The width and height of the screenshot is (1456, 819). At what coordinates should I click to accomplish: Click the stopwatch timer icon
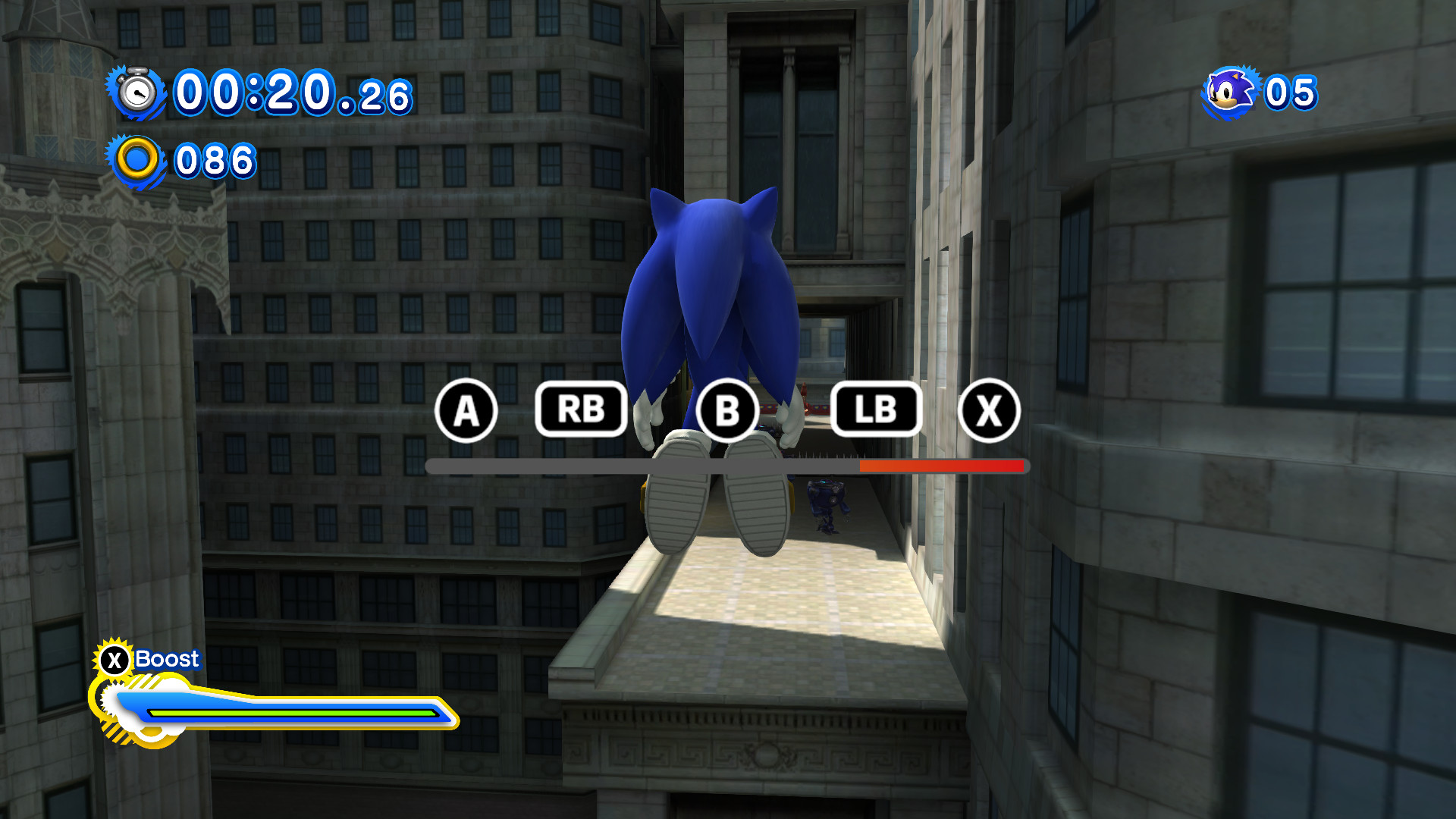click(138, 93)
